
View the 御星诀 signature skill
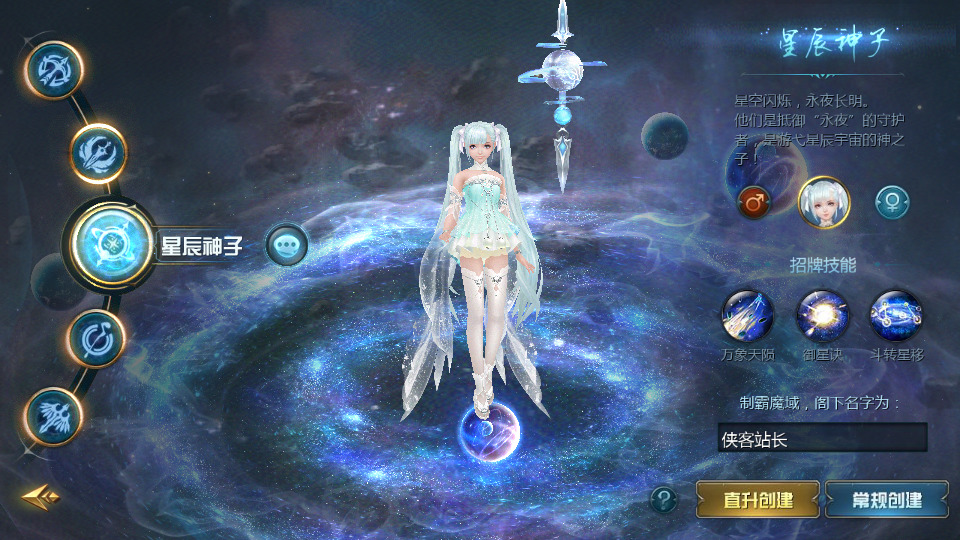coord(822,316)
